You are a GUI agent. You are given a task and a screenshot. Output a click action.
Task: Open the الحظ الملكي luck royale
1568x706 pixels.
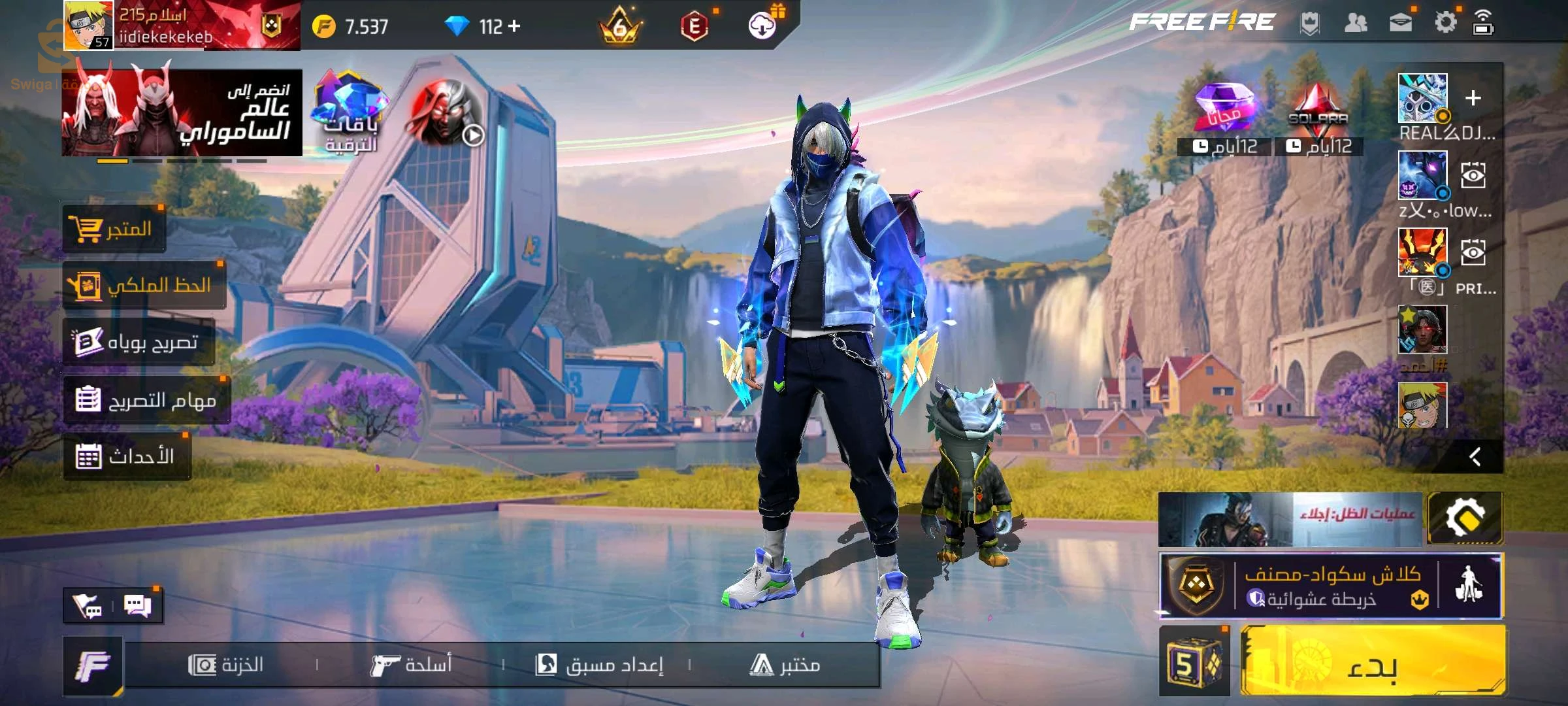click(144, 285)
